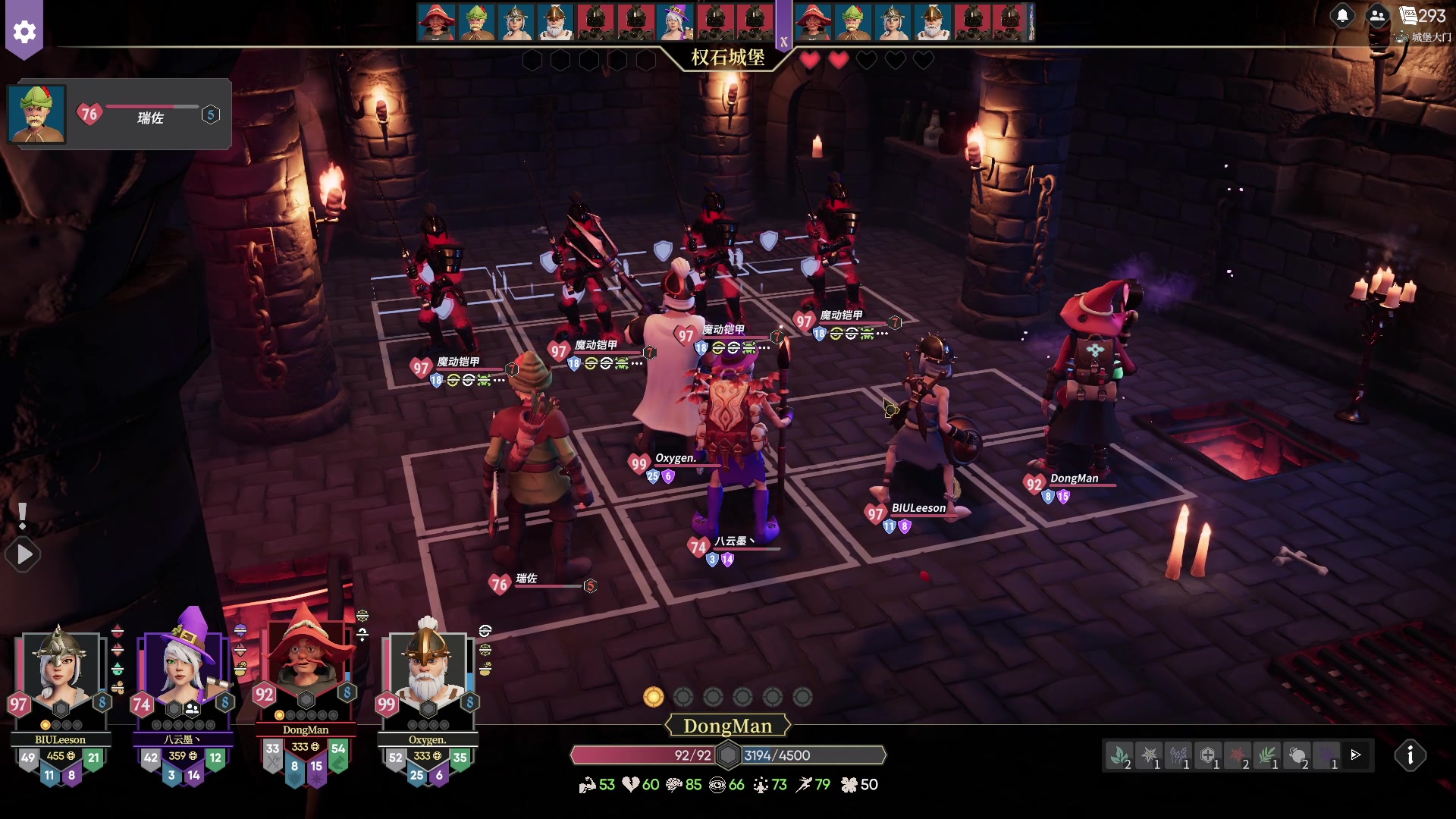Use the hexagon plus healing item
The height and width of the screenshot is (819, 1456).
tap(1208, 755)
